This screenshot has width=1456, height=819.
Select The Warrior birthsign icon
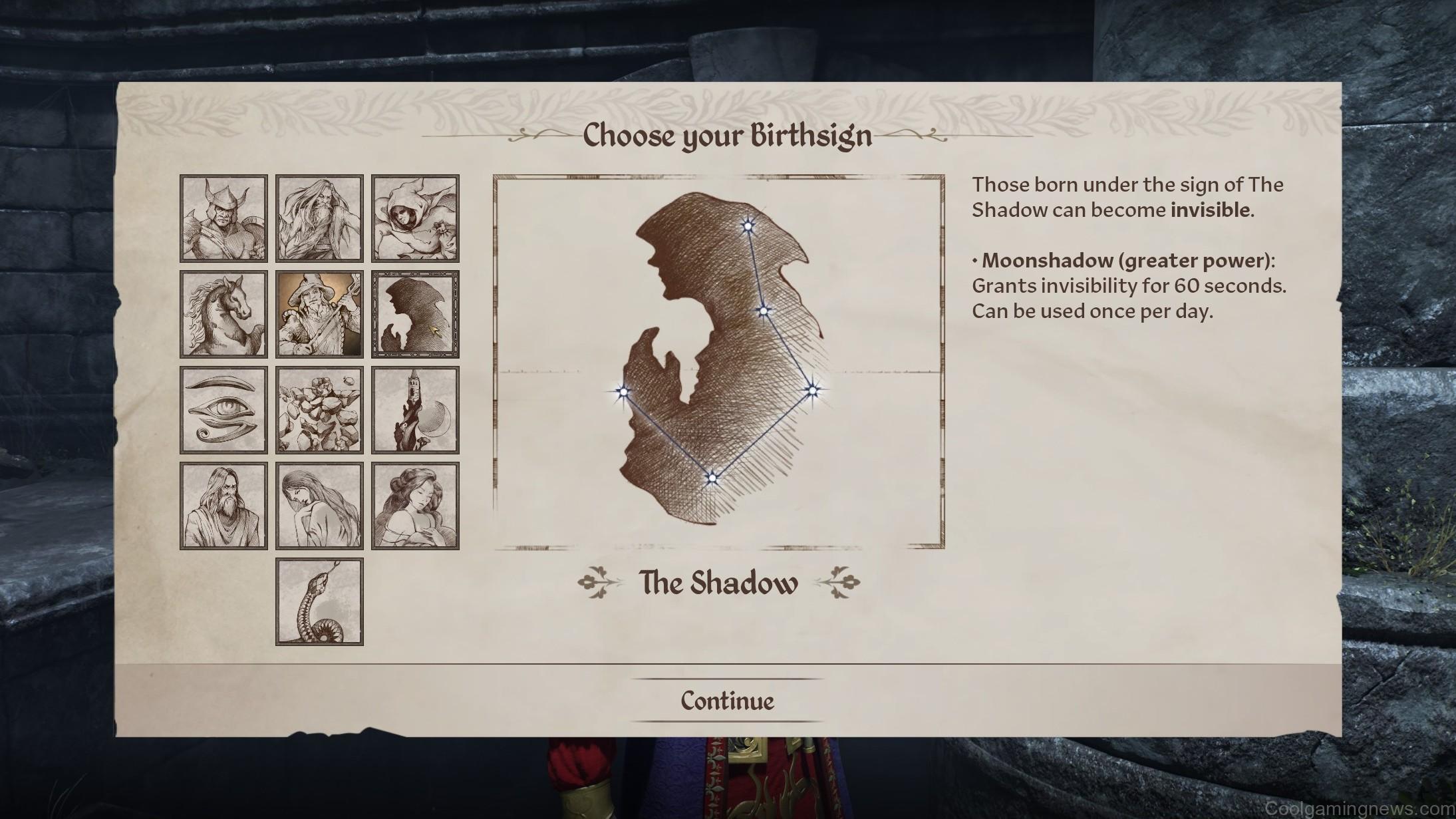coord(223,220)
